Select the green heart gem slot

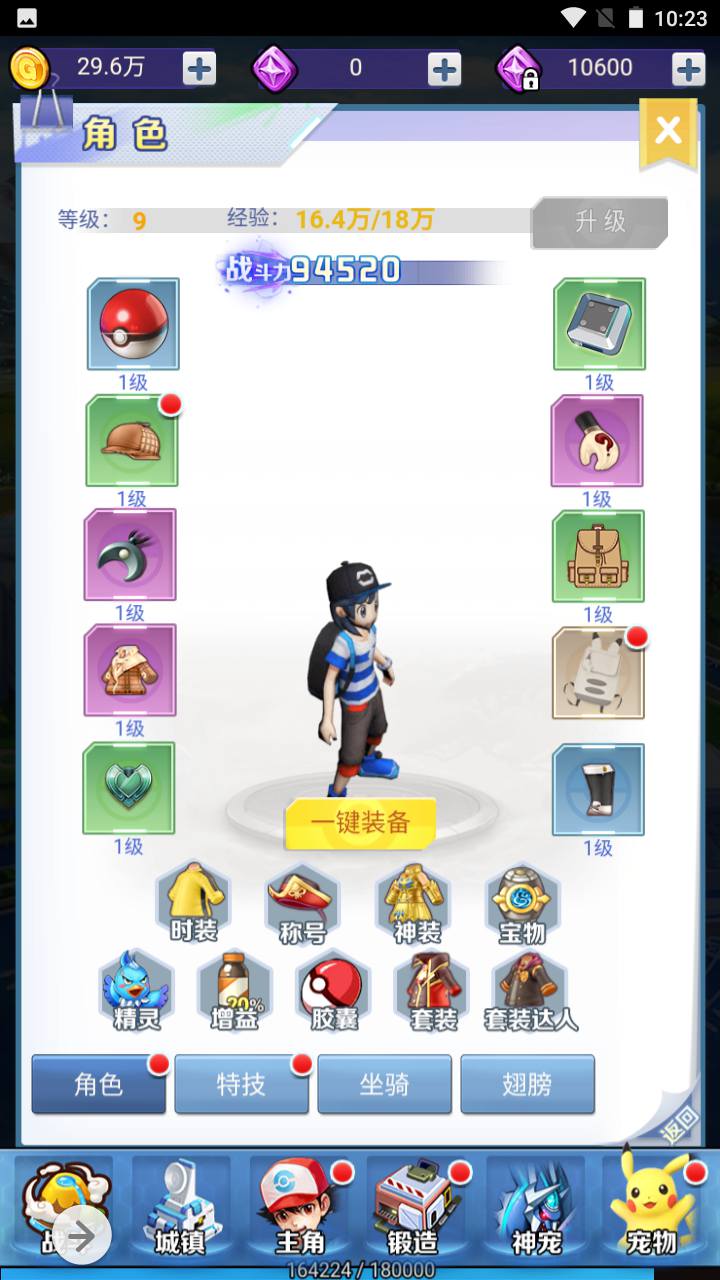[x=129, y=788]
